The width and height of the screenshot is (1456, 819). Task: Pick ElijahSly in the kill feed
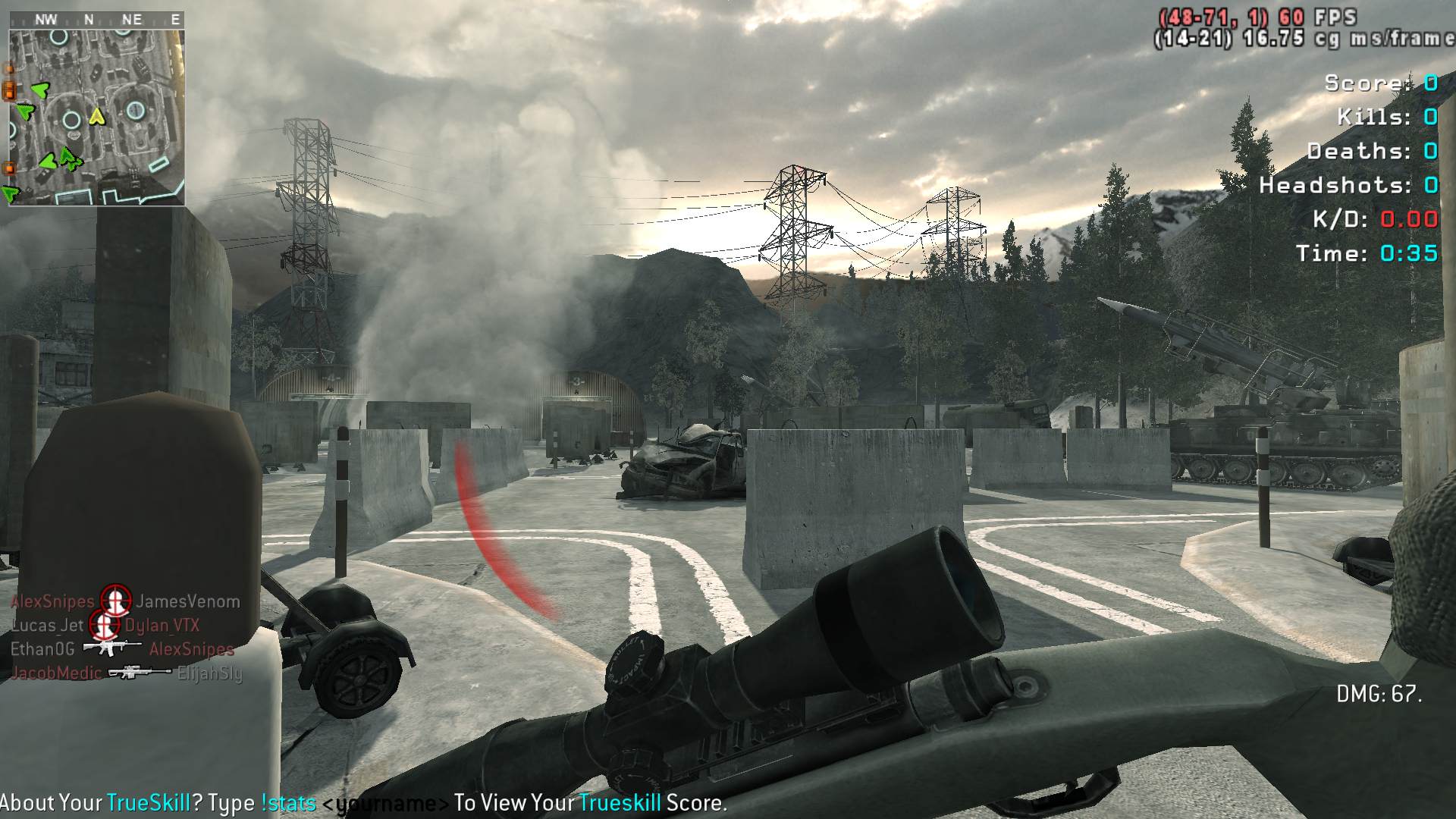pyautogui.click(x=209, y=673)
